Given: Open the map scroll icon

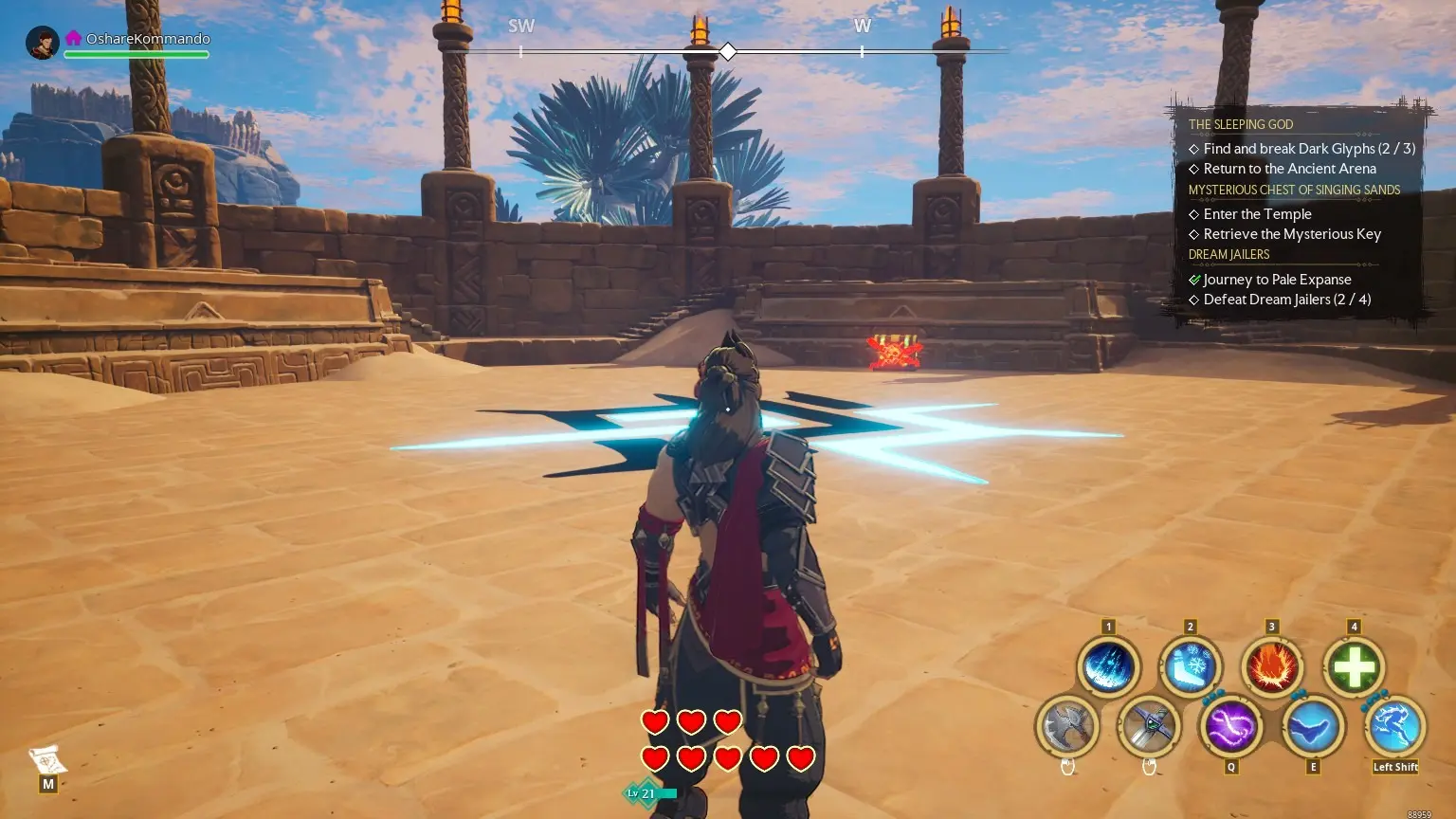Looking at the screenshot, I should pyautogui.click(x=47, y=760).
